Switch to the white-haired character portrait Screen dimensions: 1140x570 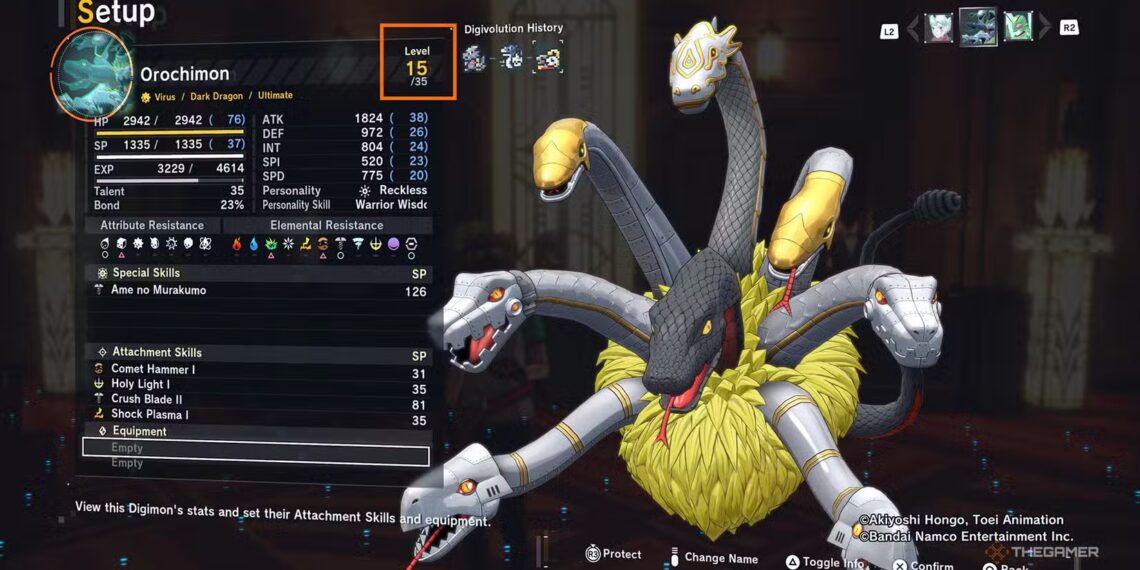click(938, 27)
